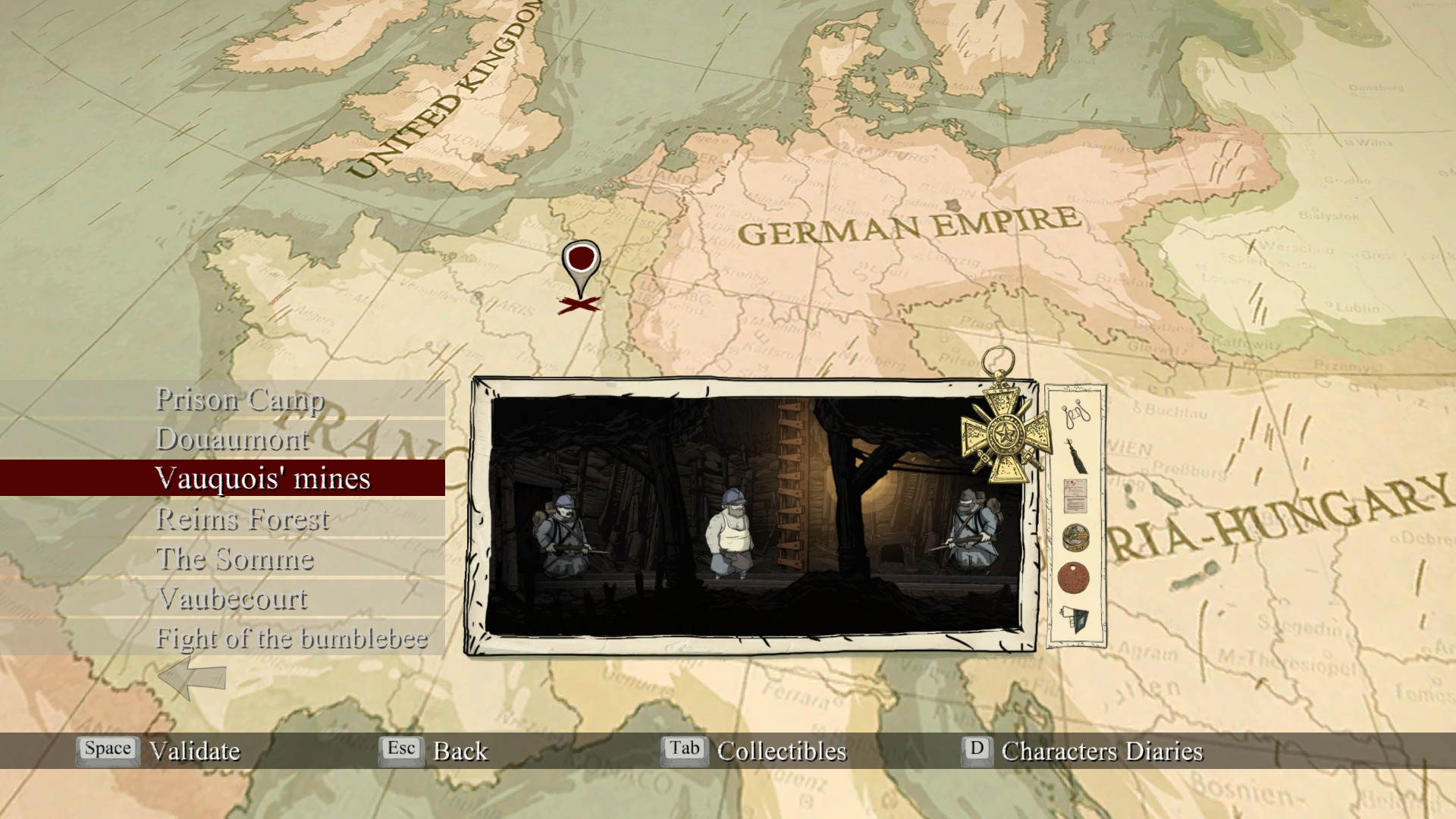Viewport: 1456px width, 819px height.
Task: Select the Vaubecourt chapter
Action: [x=233, y=598]
